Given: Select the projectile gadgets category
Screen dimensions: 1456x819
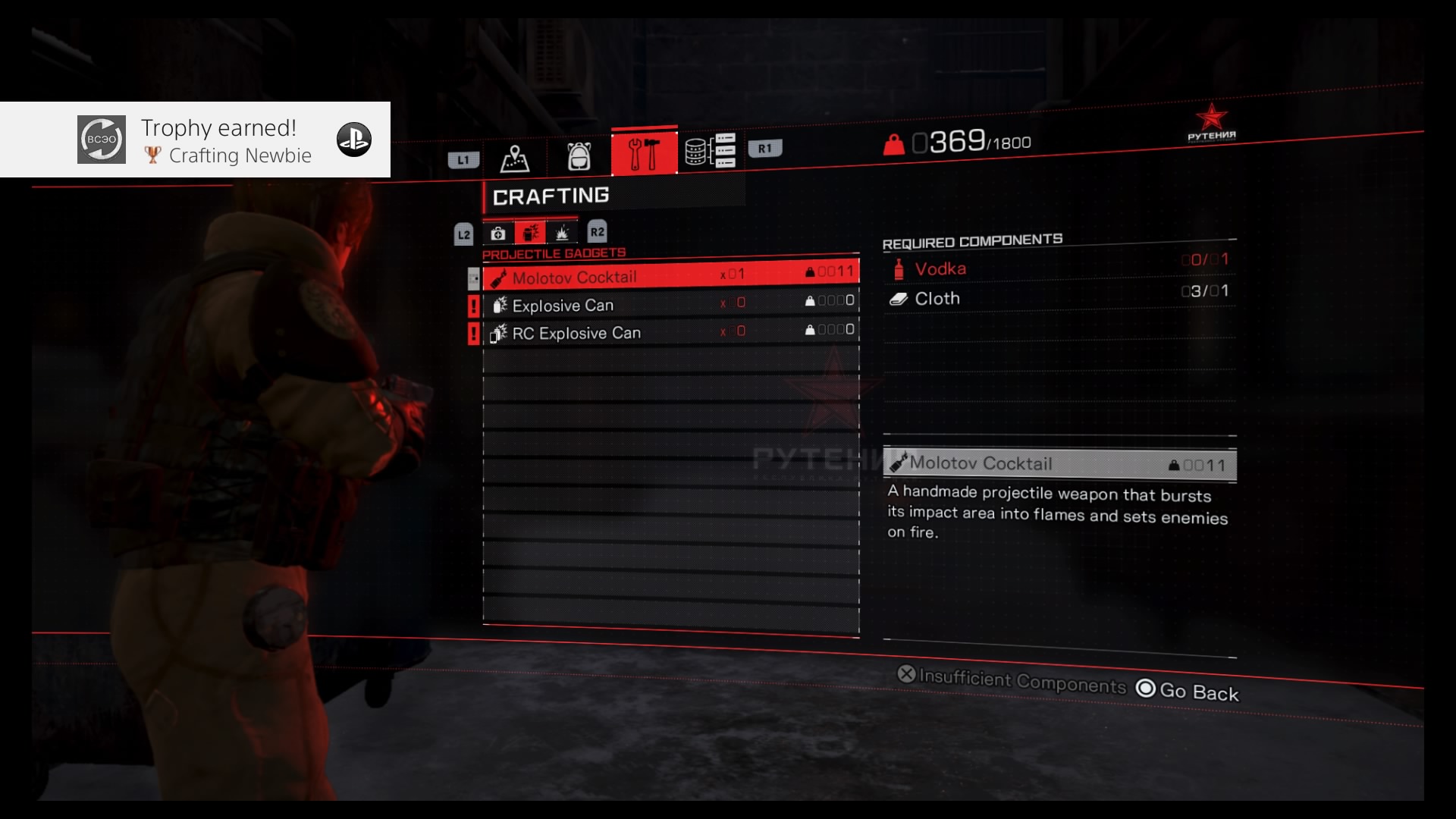Looking at the screenshot, I should click(530, 233).
